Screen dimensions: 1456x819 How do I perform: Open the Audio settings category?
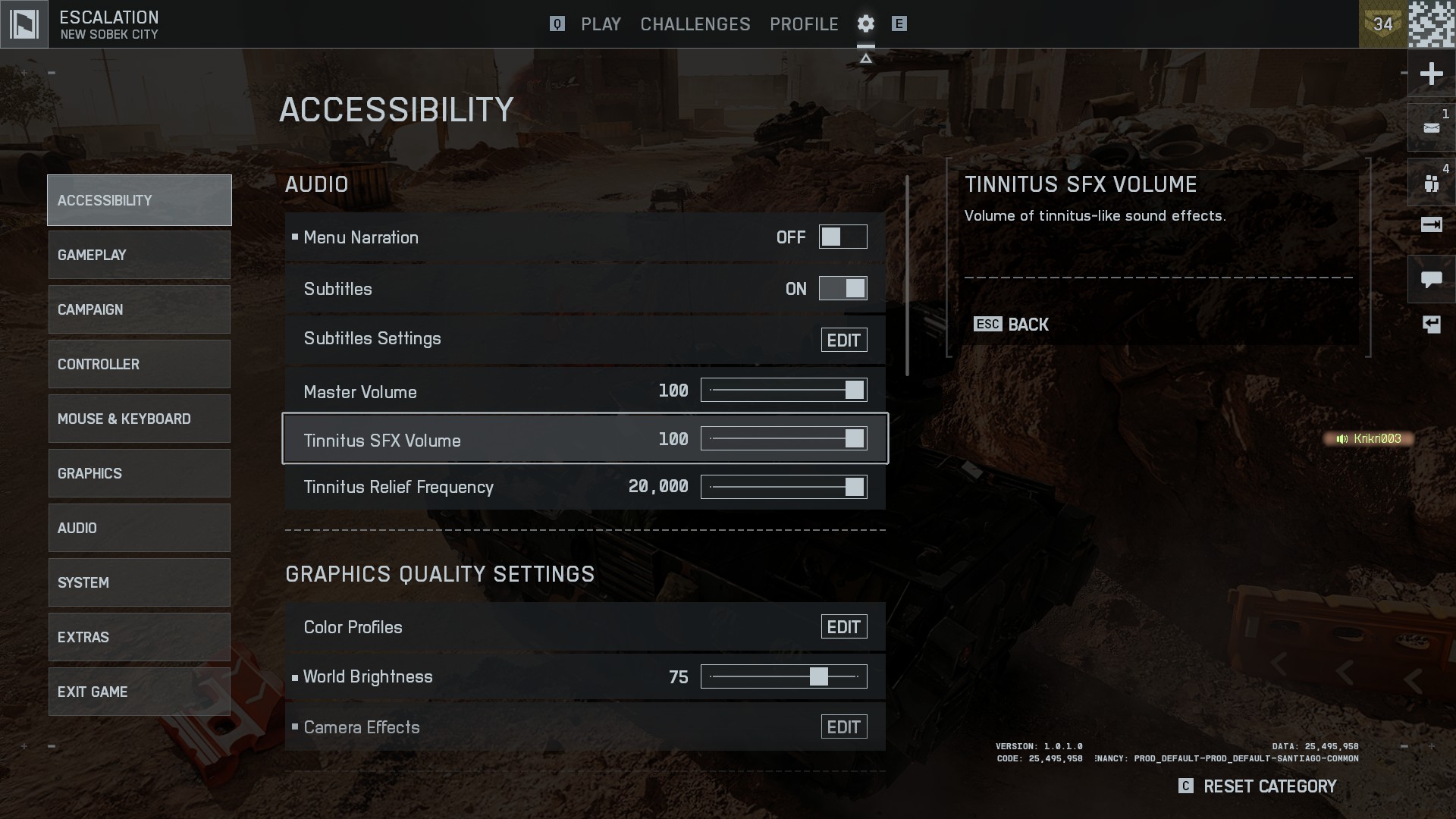coord(139,528)
